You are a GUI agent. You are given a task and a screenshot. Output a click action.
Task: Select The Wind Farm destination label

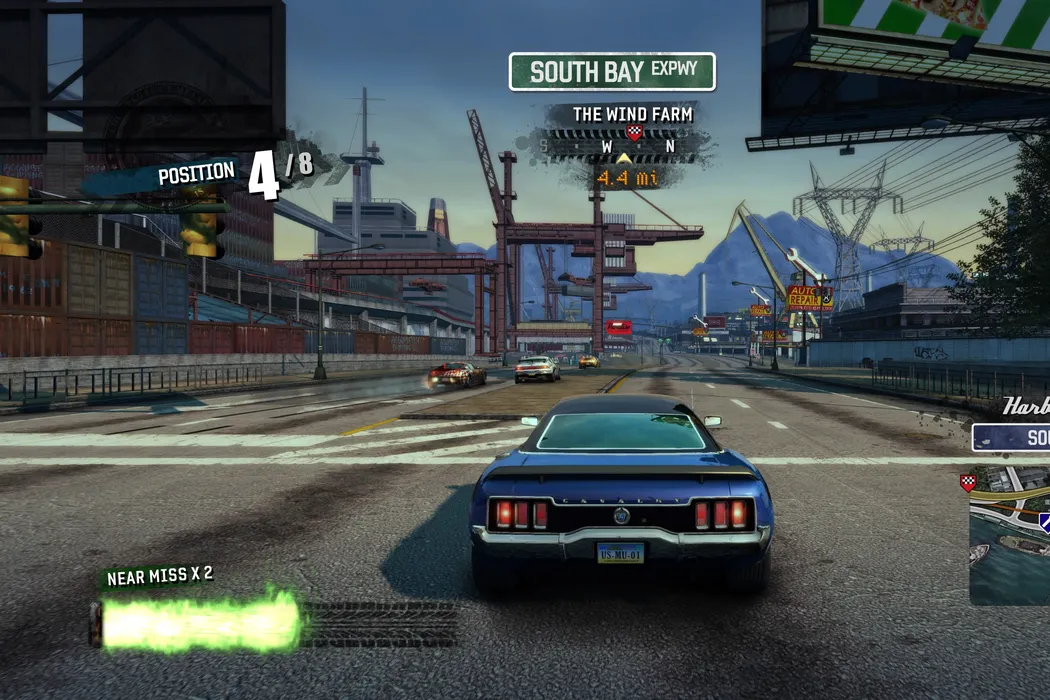(x=632, y=115)
